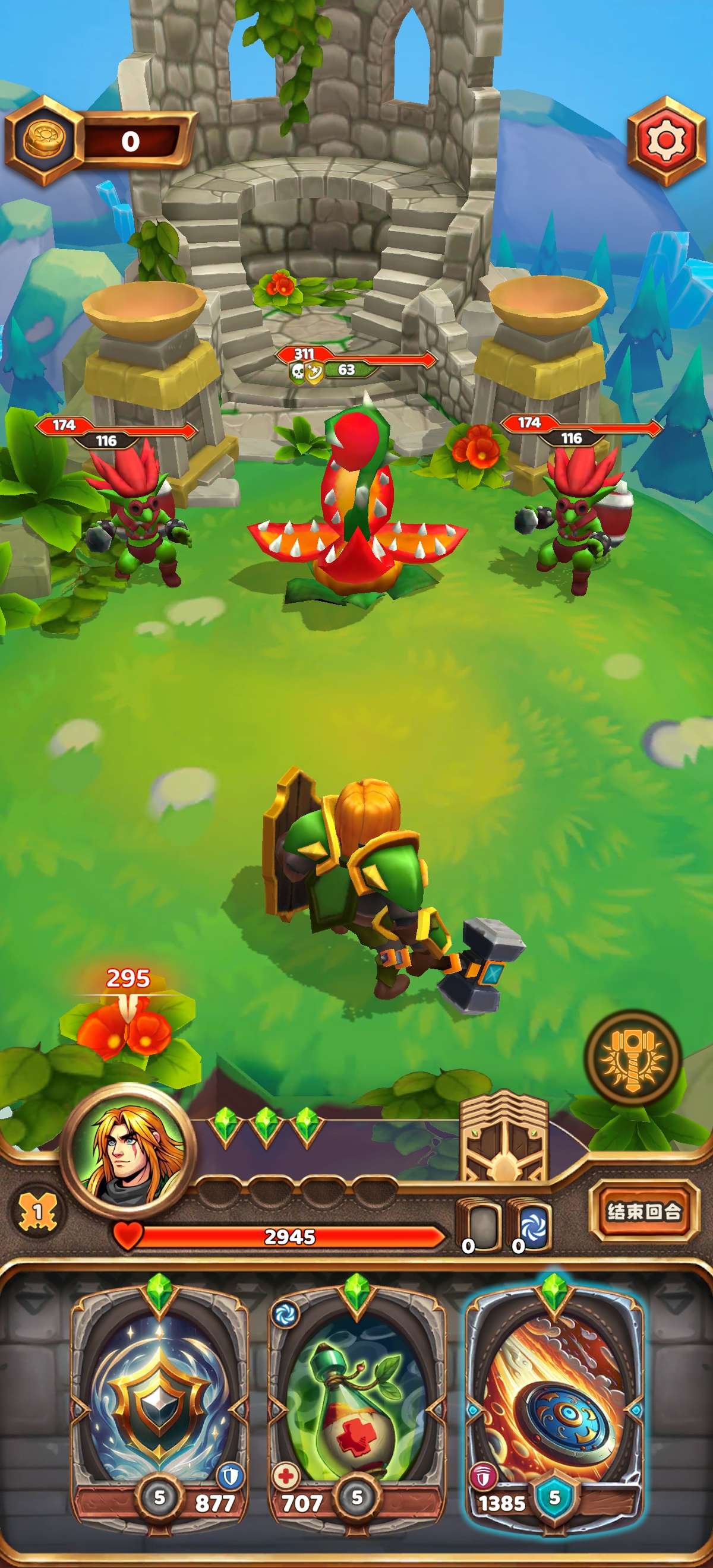Image resolution: width=713 pixels, height=1568 pixels.
Task: View the grey discard pile
Action: click(478, 1225)
